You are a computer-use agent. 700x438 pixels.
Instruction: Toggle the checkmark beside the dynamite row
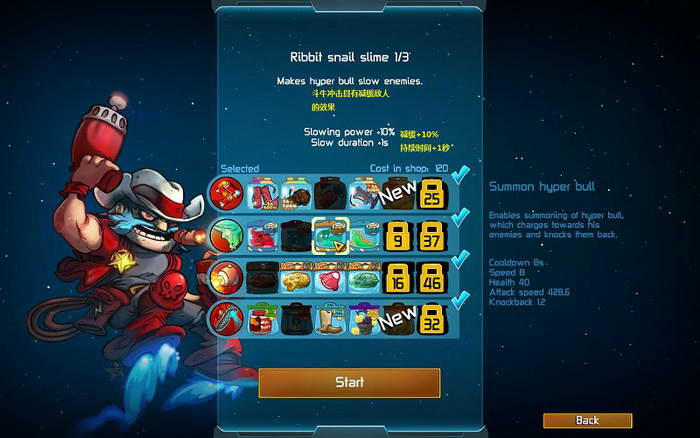tap(460, 177)
